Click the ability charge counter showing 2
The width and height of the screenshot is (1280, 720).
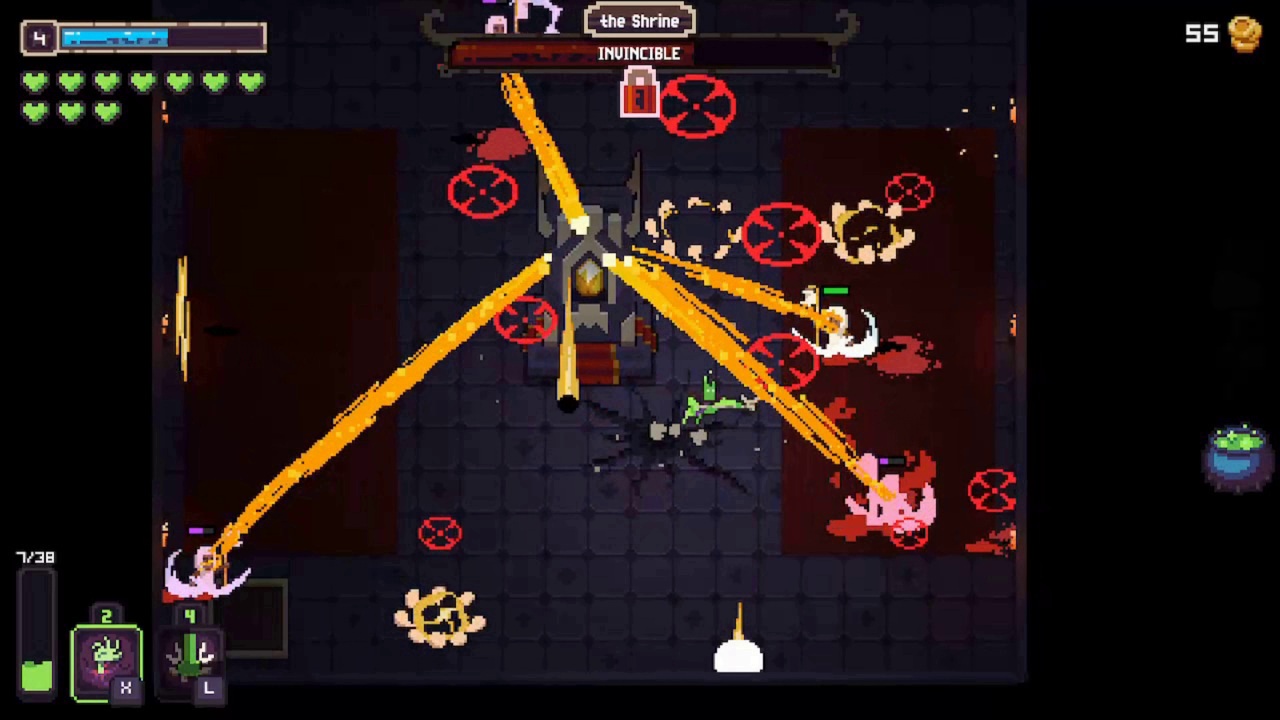(x=106, y=614)
